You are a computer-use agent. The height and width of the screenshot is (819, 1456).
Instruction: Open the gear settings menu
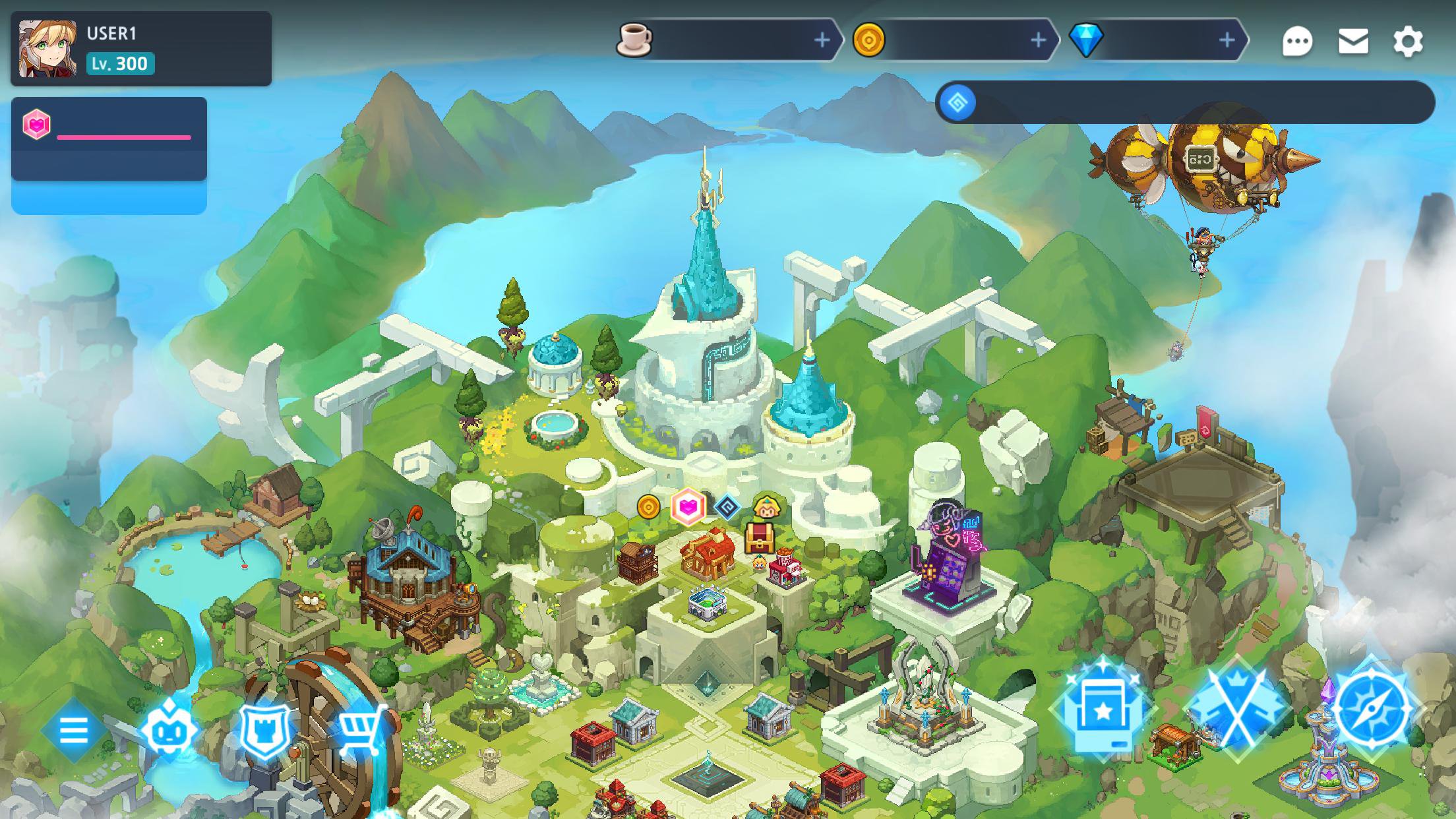point(1408,42)
